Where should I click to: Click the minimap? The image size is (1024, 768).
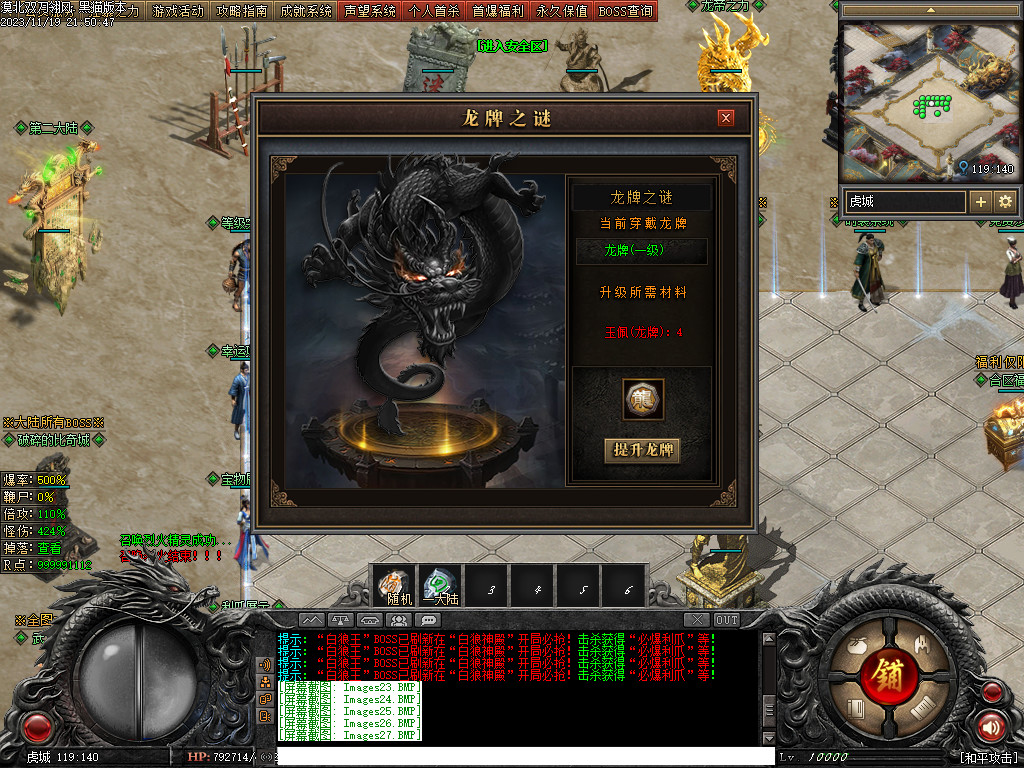point(930,98)
